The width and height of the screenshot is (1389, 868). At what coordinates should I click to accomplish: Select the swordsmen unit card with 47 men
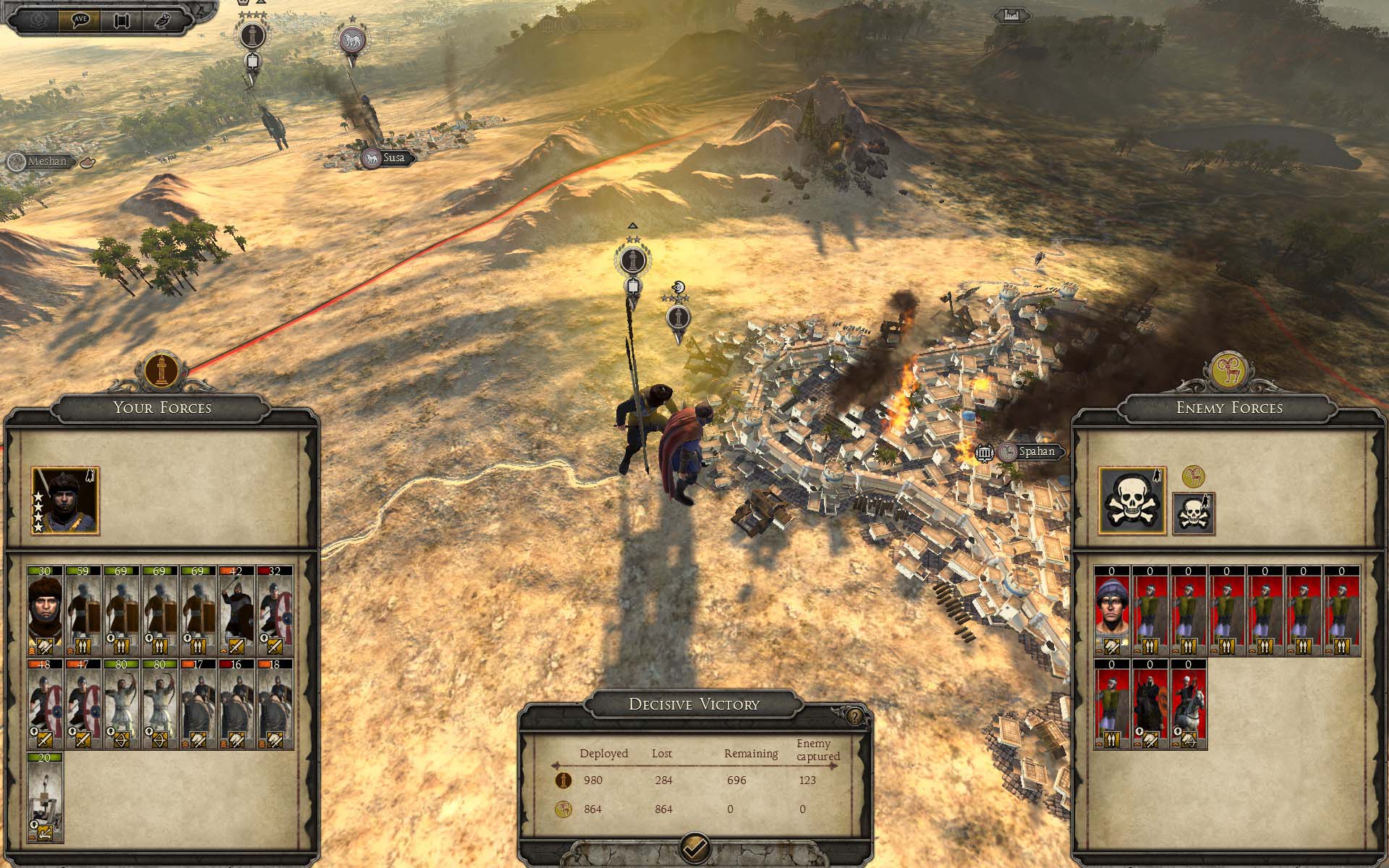(x=83, y=704)
